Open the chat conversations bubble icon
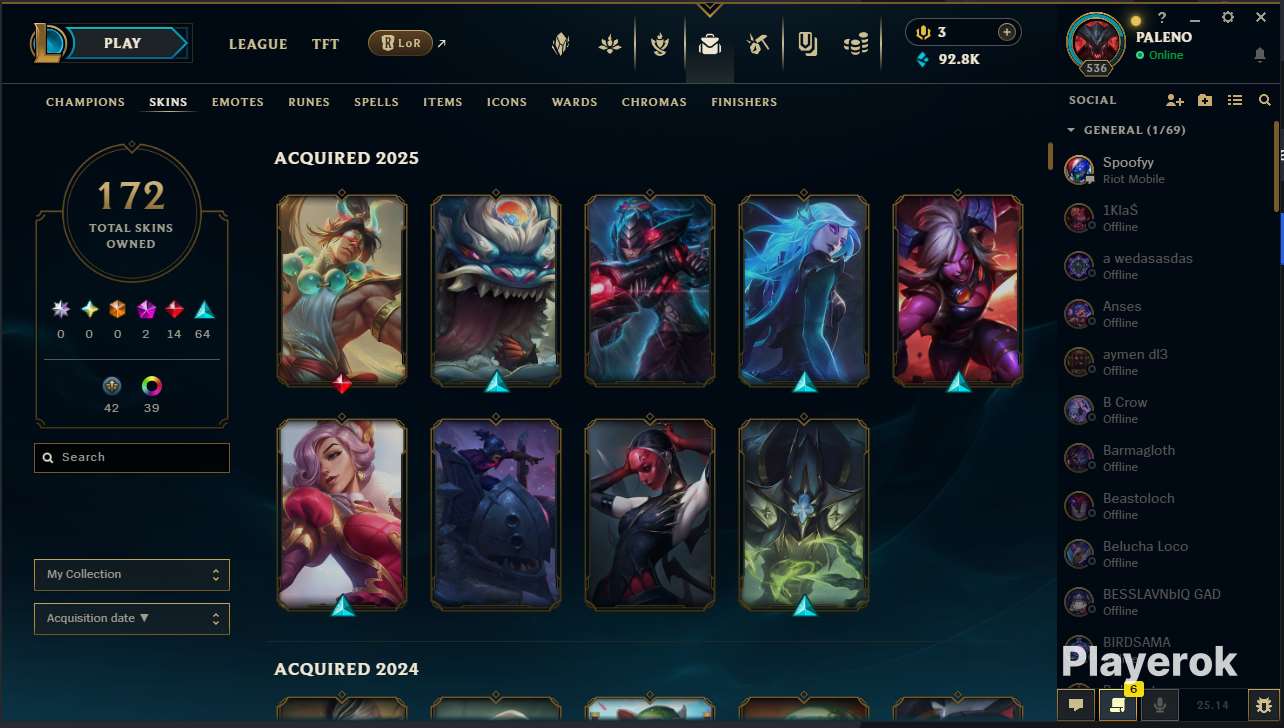The width and height of the screenshot is (1284, 728). 1075,704
